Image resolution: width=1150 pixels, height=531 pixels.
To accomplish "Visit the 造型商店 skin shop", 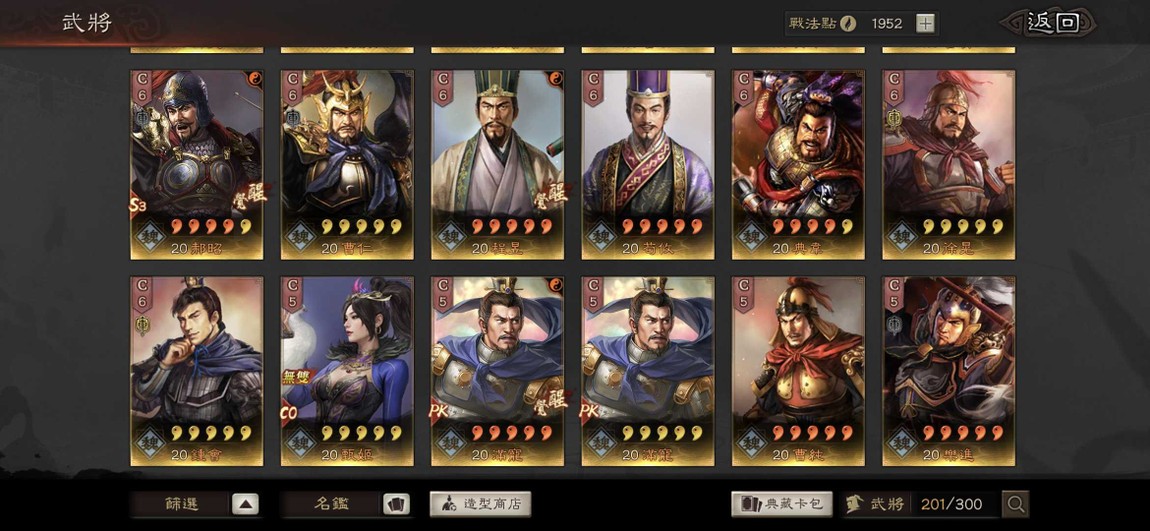I will tap(480, 504).
